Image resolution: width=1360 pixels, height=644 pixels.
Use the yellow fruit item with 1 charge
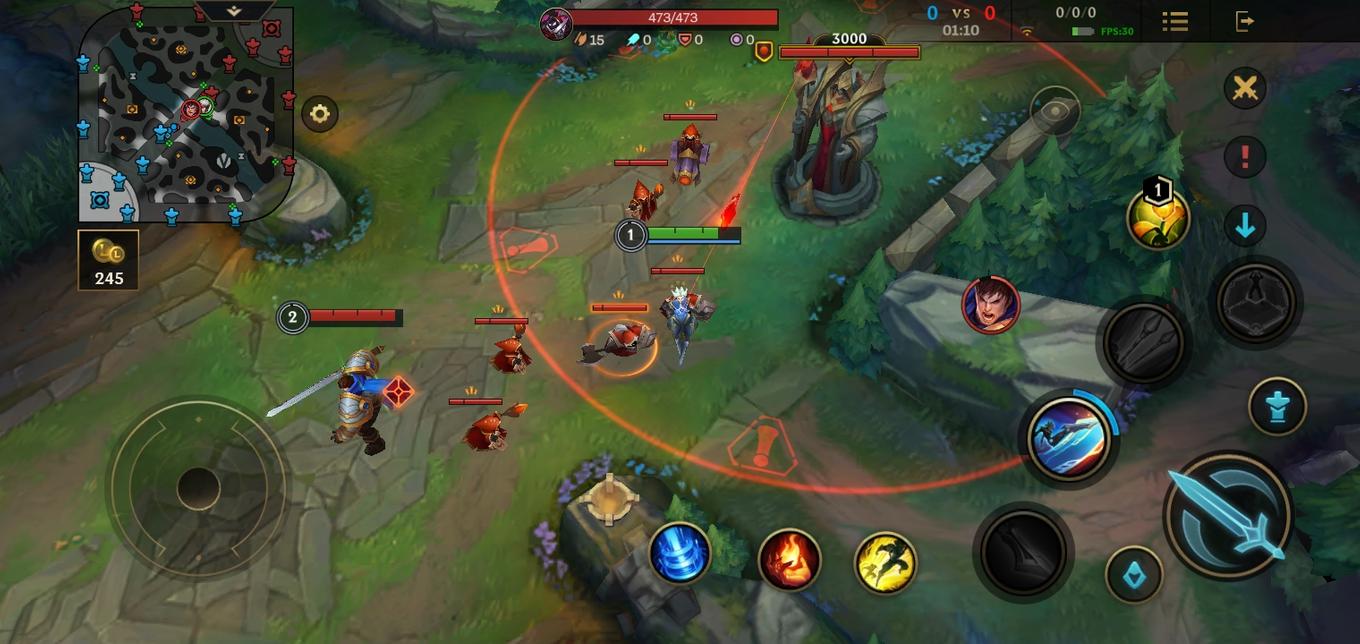[x=1158, y=218]
